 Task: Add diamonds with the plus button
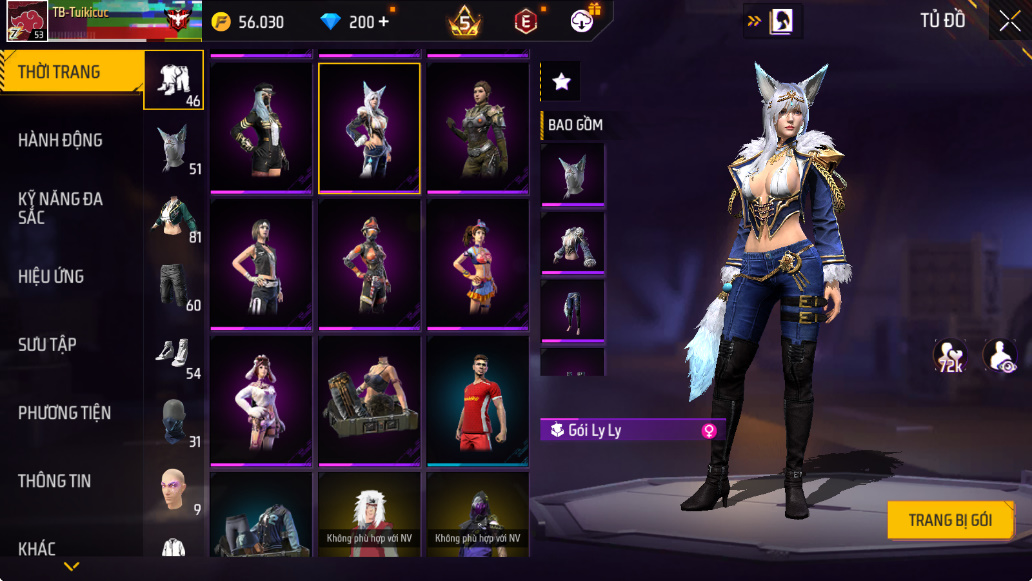(384, 22)
